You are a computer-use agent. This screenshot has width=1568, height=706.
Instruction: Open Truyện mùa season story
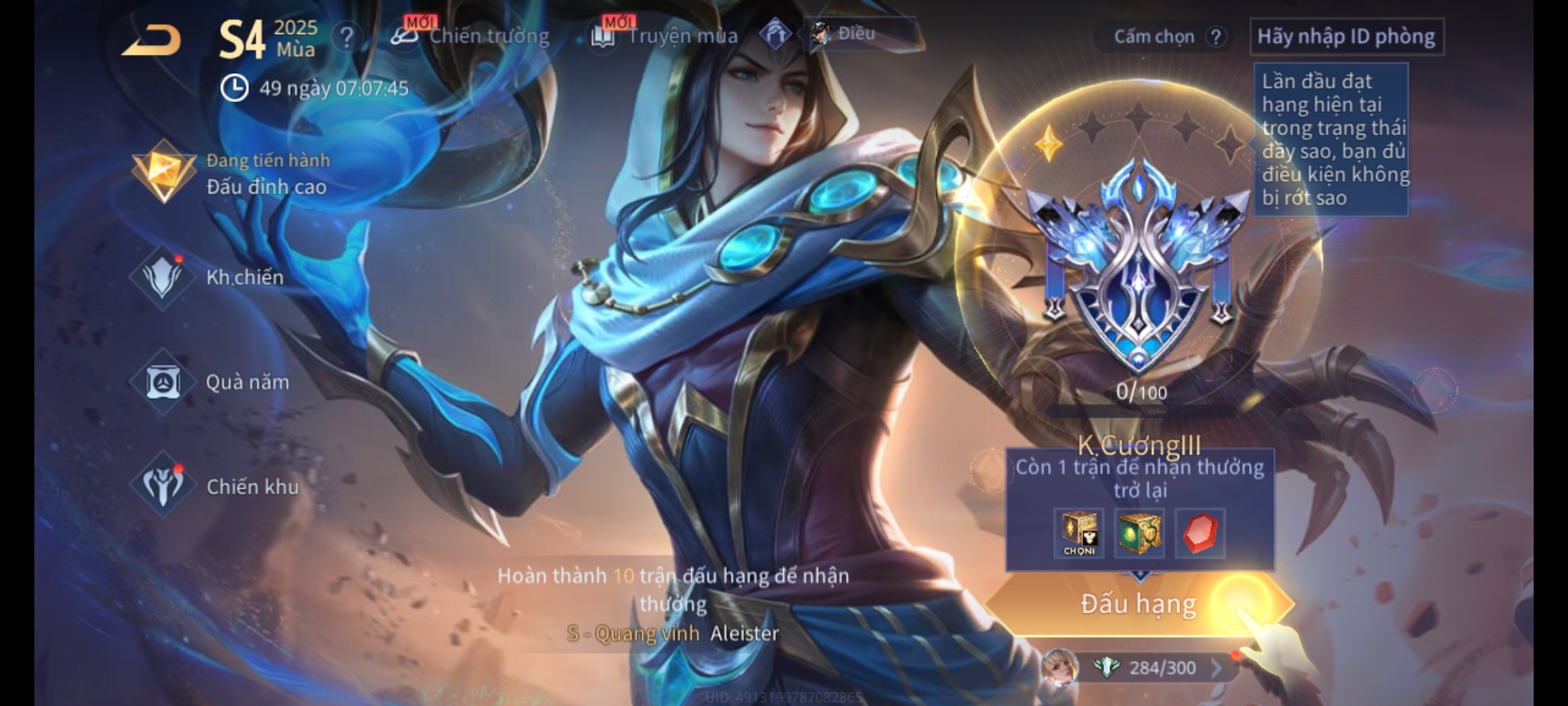pos(665,36)
